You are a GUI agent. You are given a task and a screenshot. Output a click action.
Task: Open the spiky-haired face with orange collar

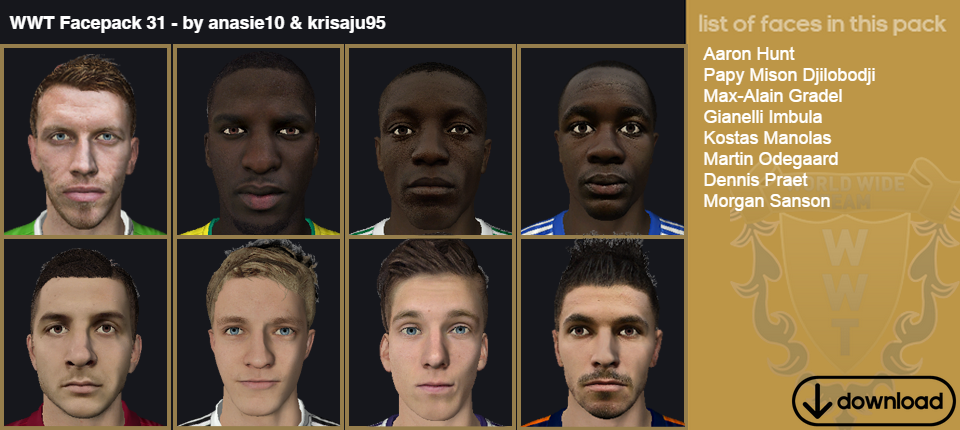pyautogui.click(x=601, y=333)
